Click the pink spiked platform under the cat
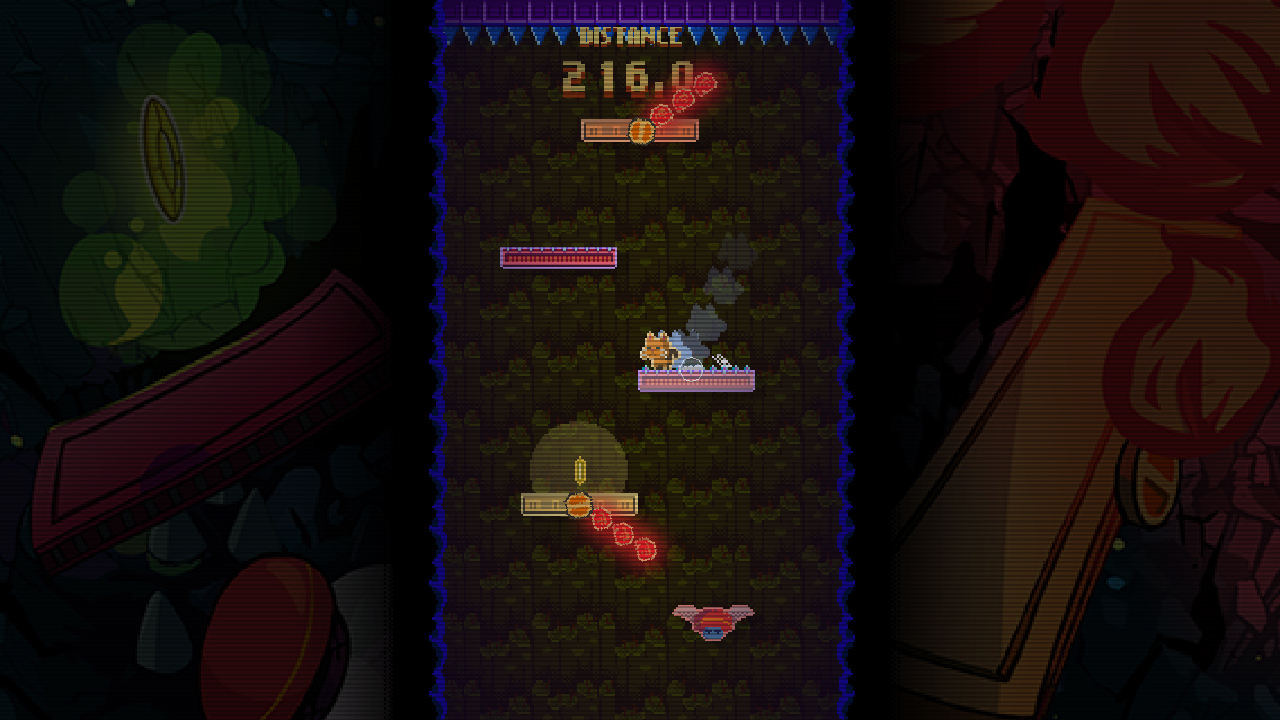Viewport: 1280px width, 720px height. point(695,378)
